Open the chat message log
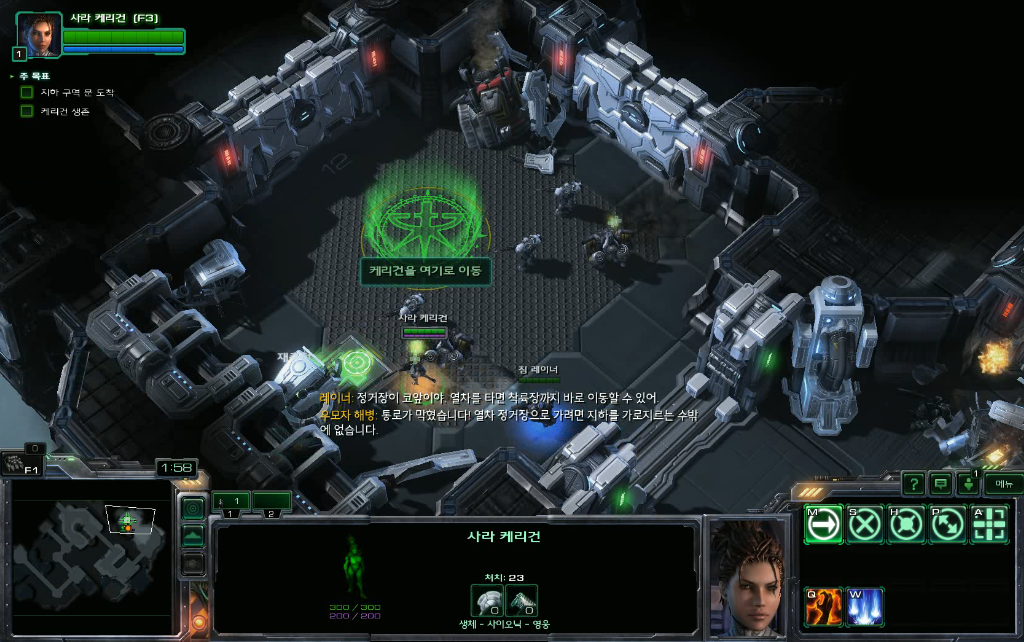The height and width of the screenshot is (642, 1024). [940, 484]
